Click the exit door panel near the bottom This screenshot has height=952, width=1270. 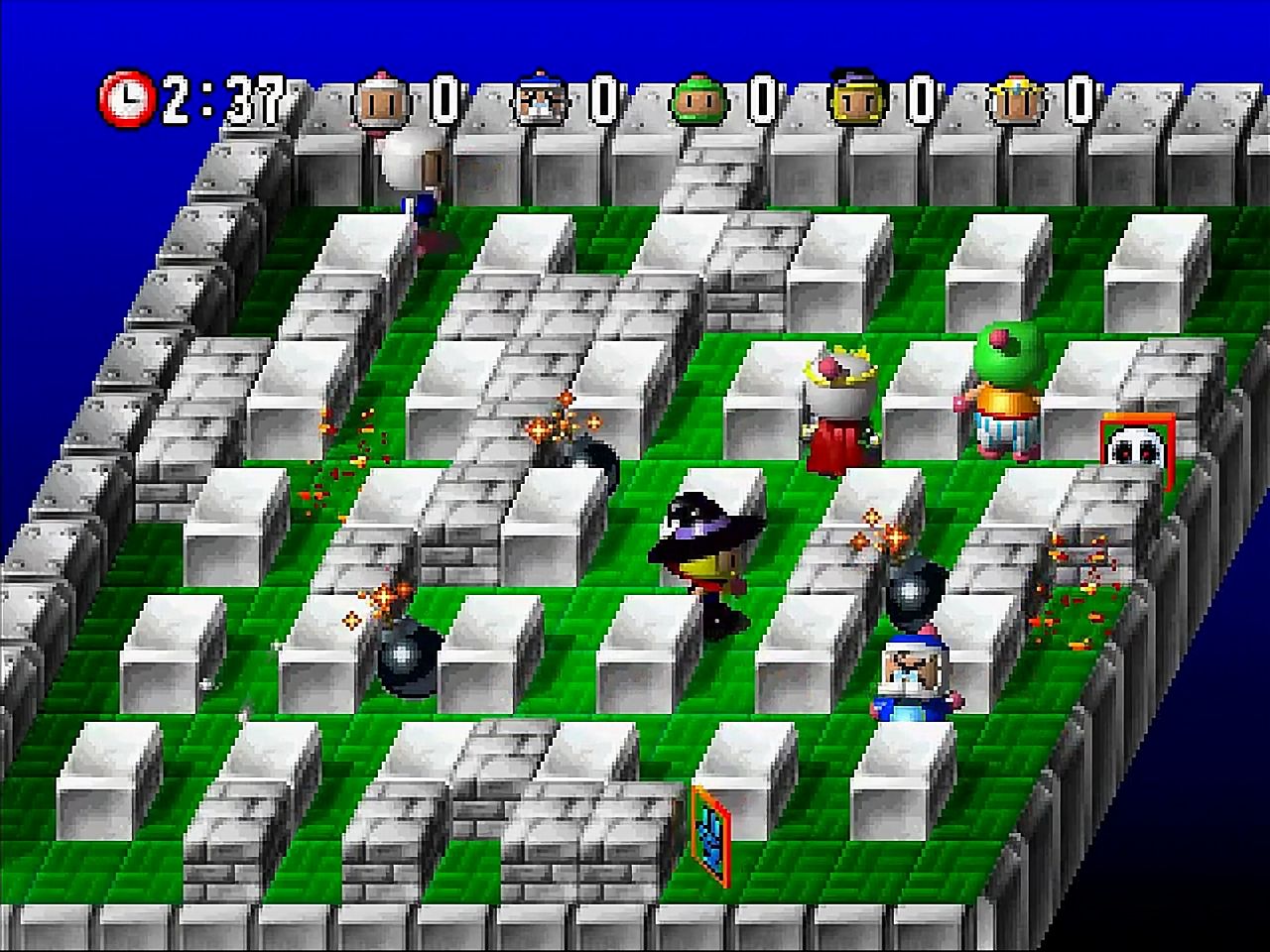coord(710,834)
